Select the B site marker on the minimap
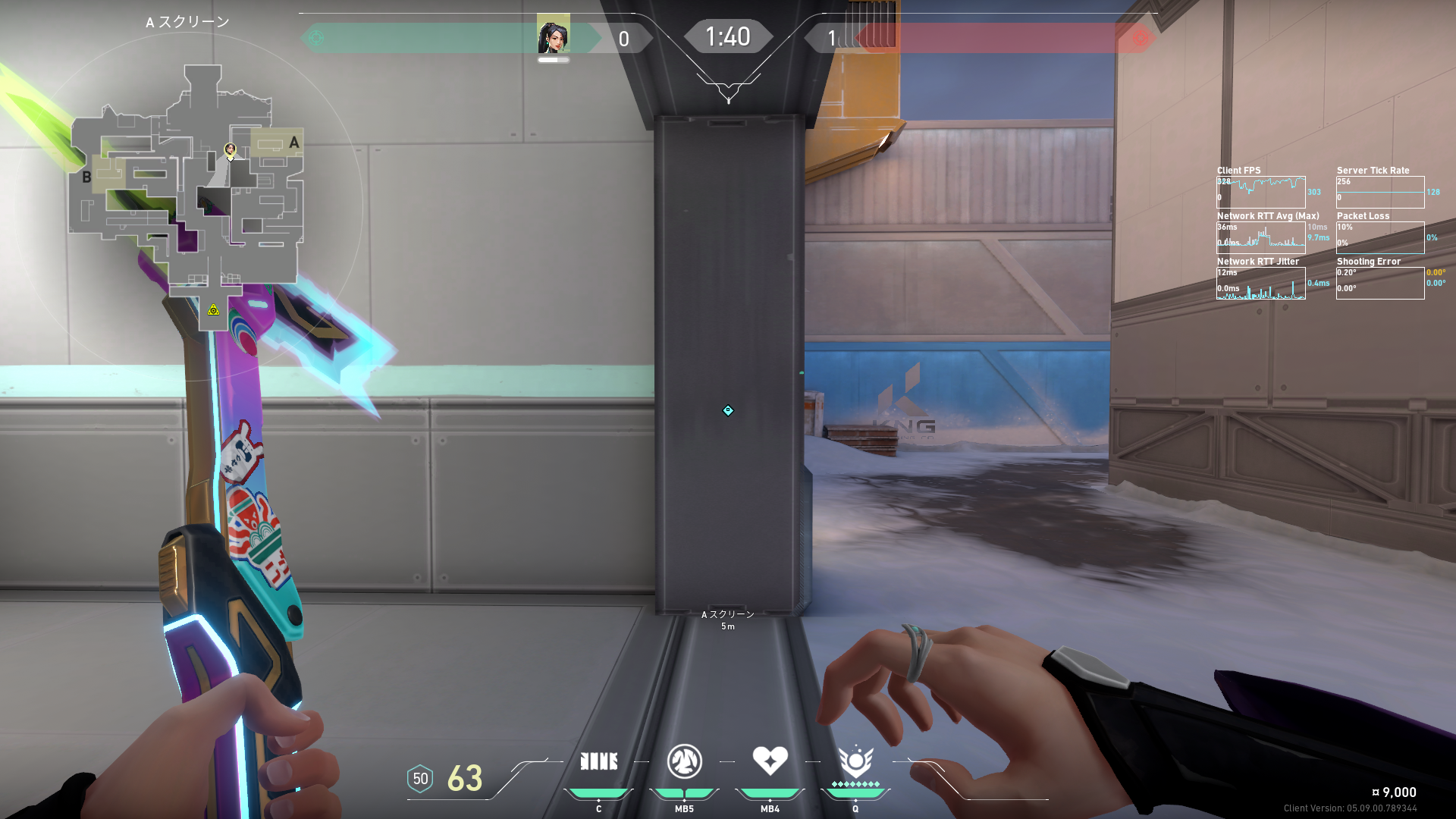Viewport: 1456px width, 819px height. [x=86, y=177]
